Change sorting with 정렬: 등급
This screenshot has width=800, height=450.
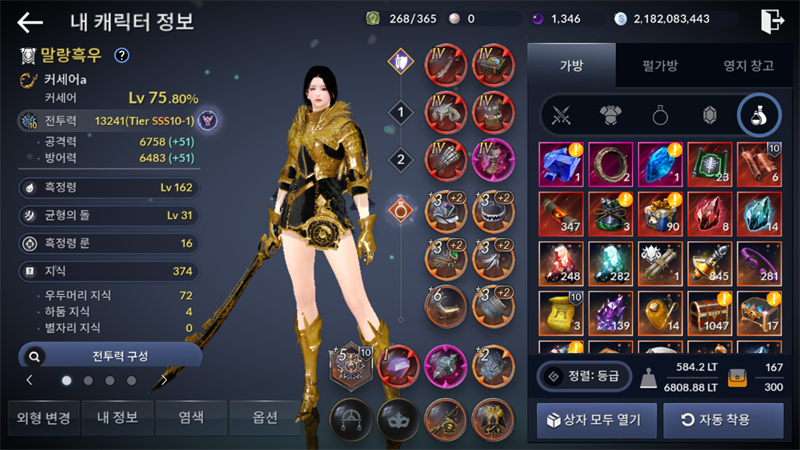click(584, 376)
